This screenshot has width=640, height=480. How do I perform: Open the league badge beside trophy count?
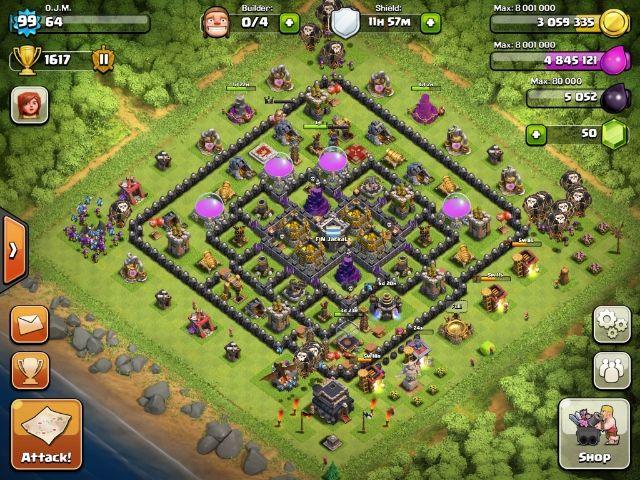click(103, 59)
